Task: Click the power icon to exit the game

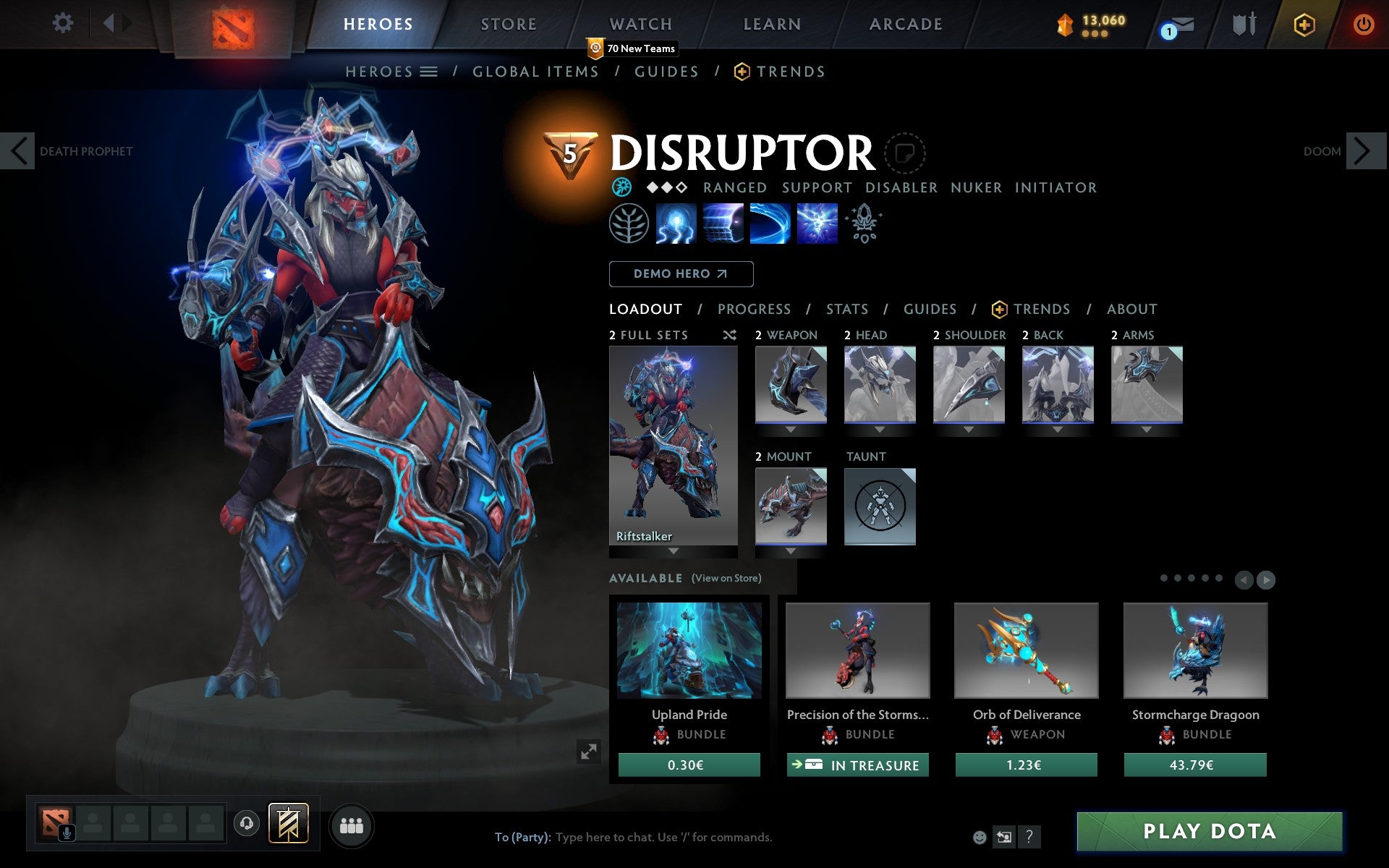Action: [x=1362, y=24]
